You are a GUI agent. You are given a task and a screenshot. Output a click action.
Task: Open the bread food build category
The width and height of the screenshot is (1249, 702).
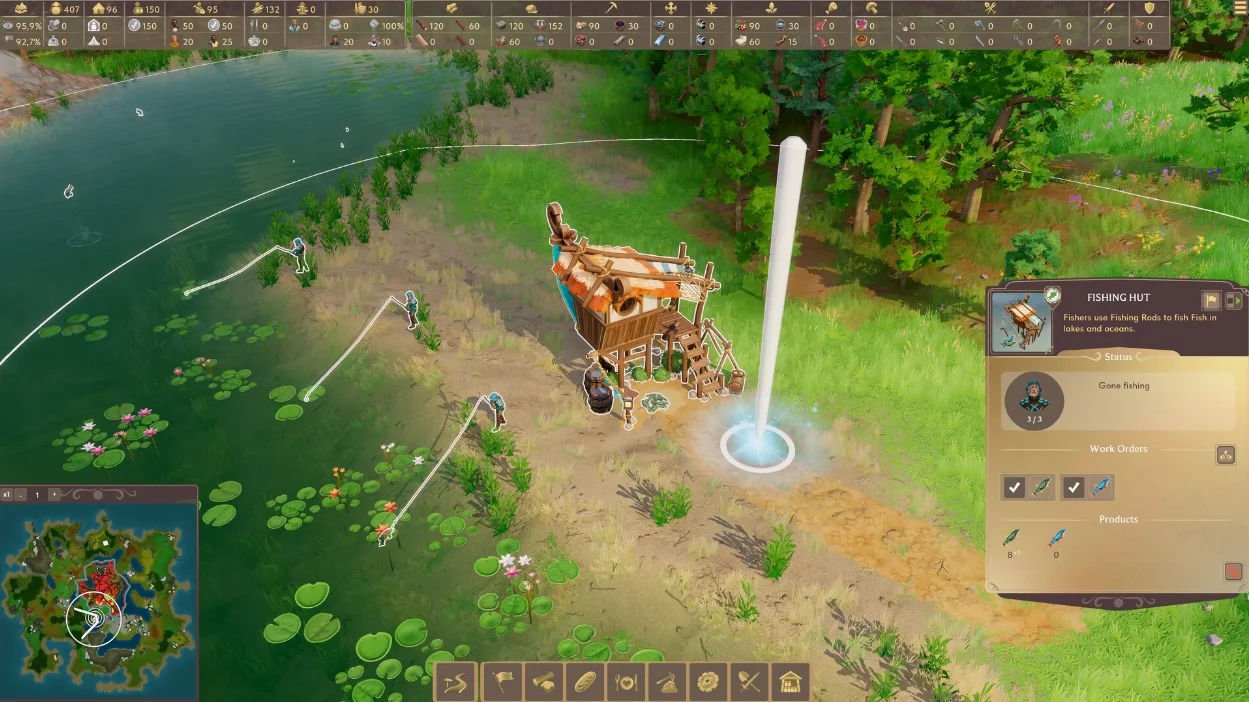pos(584,682)
